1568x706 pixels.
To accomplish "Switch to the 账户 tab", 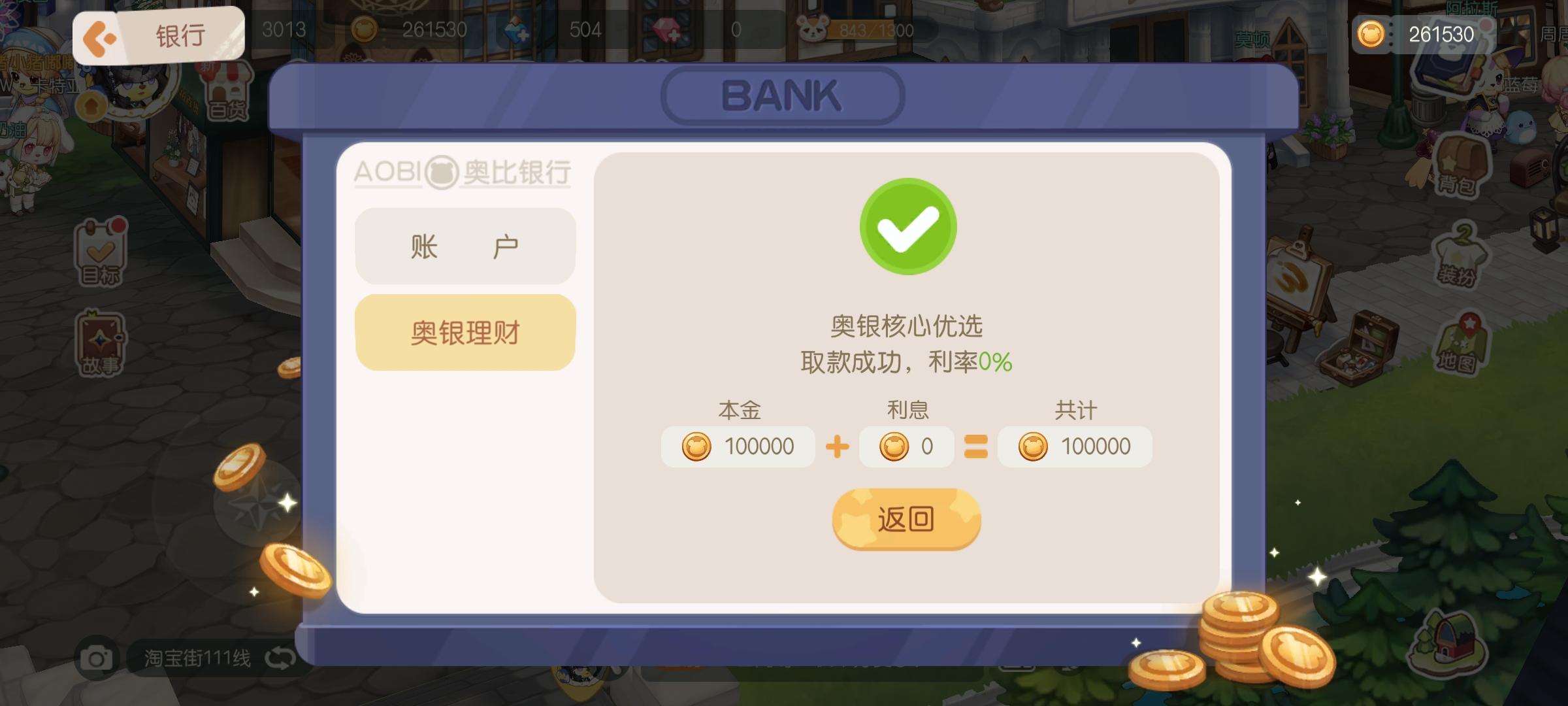I will (x=465, y=244).
